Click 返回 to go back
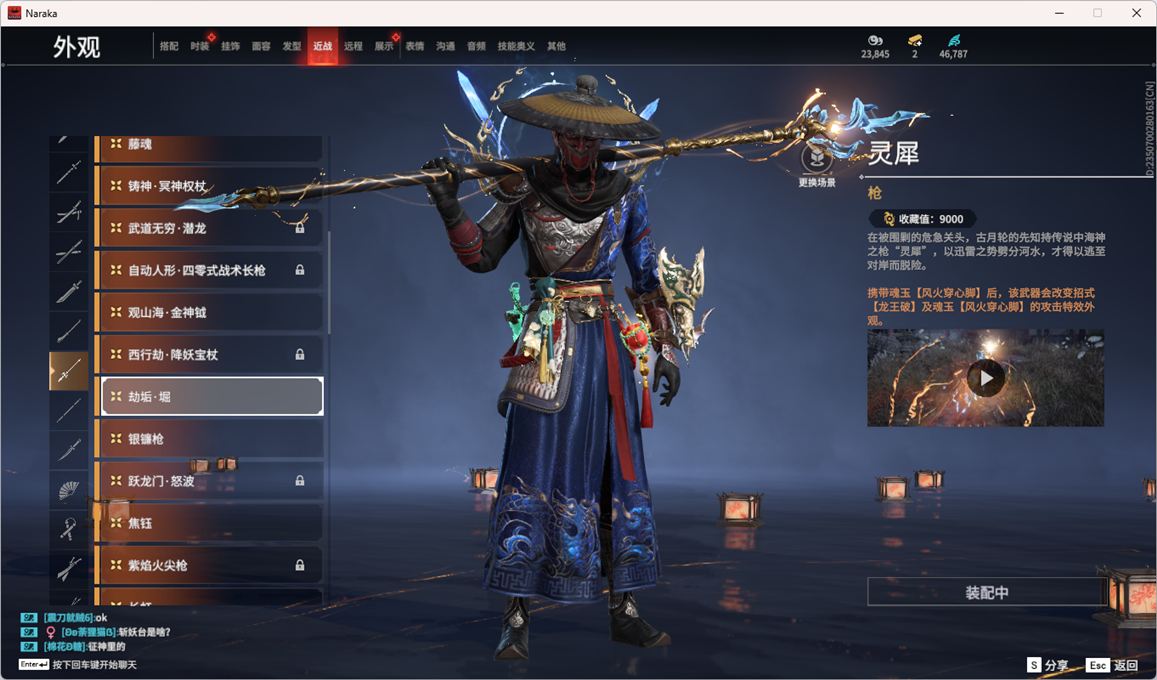The image size is (1157, 680). [x=1113, y=665]
